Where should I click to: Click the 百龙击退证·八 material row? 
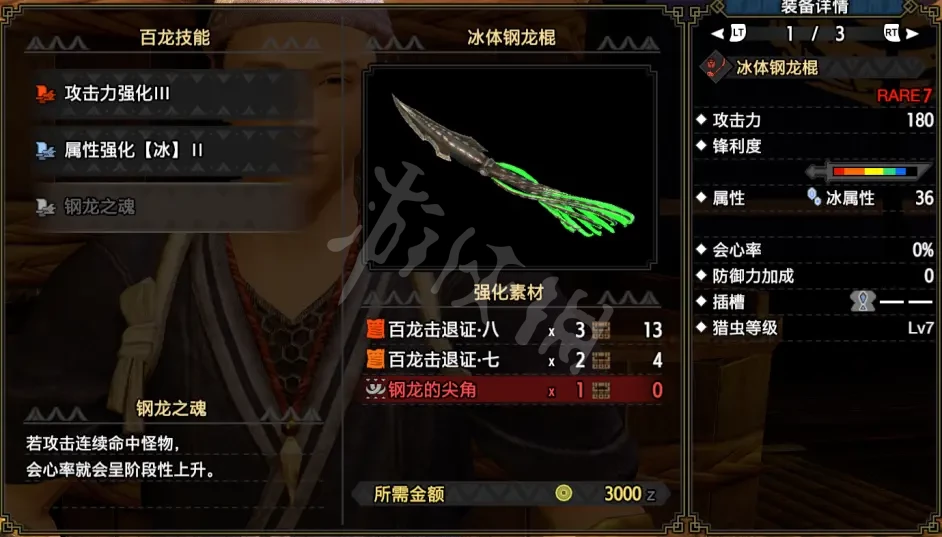(x=513, y=330)
